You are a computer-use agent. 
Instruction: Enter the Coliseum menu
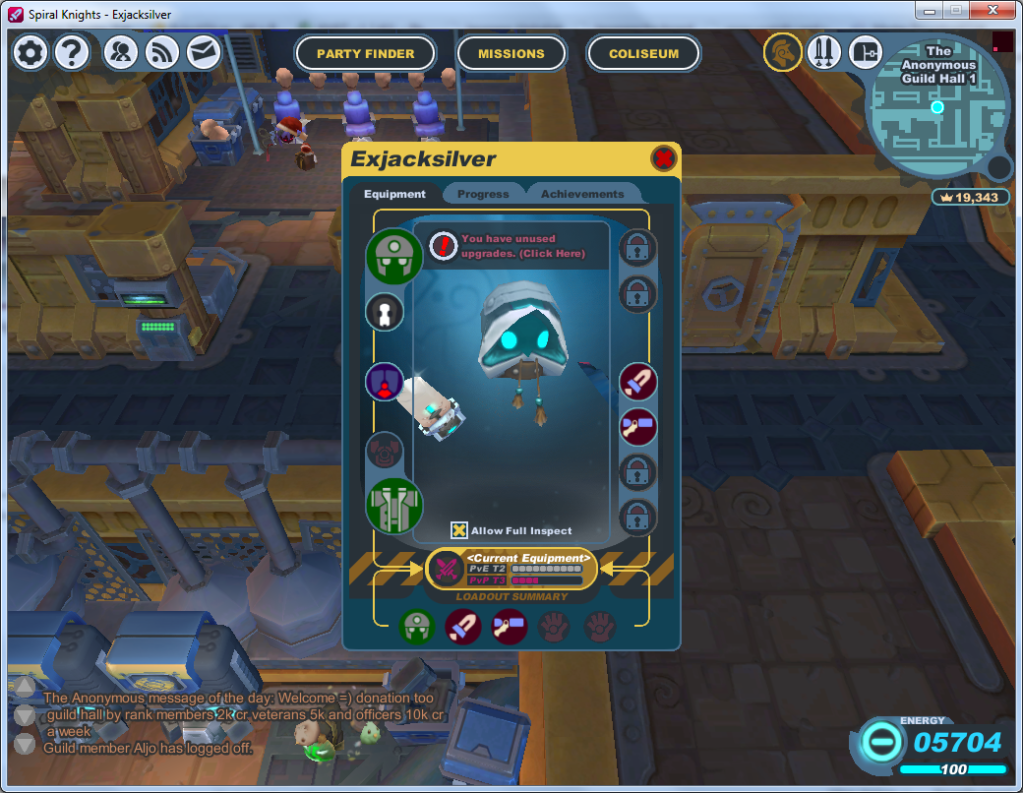pos(643,54)
